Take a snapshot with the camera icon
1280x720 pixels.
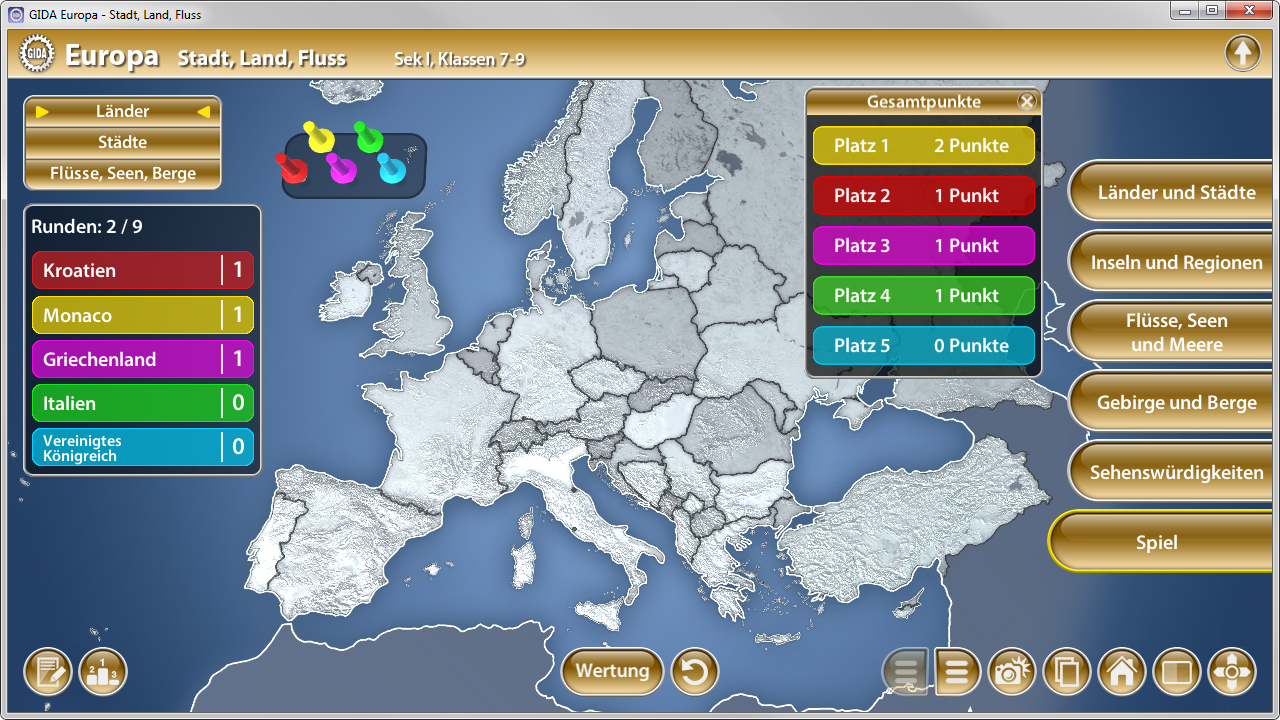coord(1012,671)
